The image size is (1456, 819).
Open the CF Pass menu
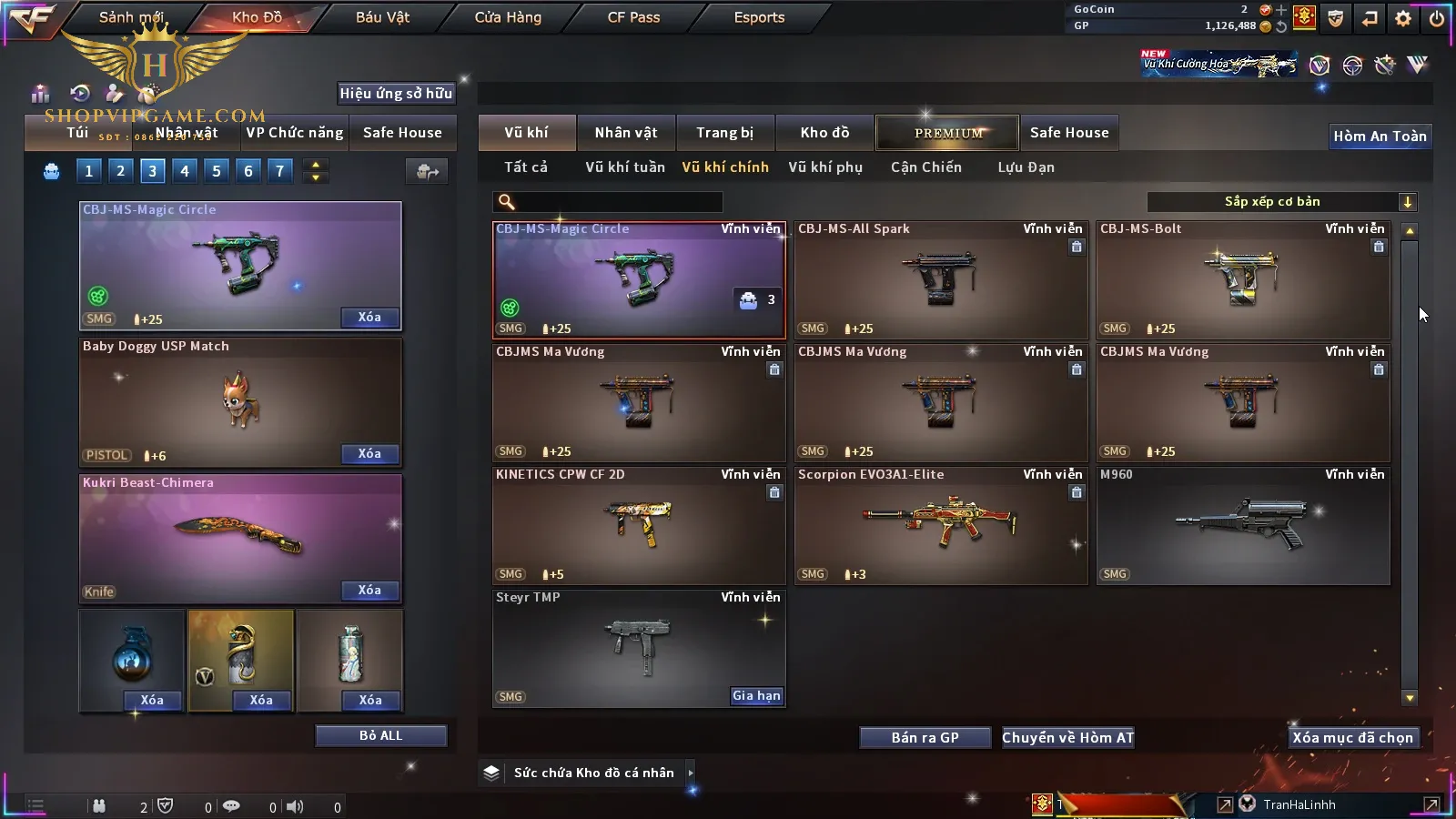pos(633,17)
